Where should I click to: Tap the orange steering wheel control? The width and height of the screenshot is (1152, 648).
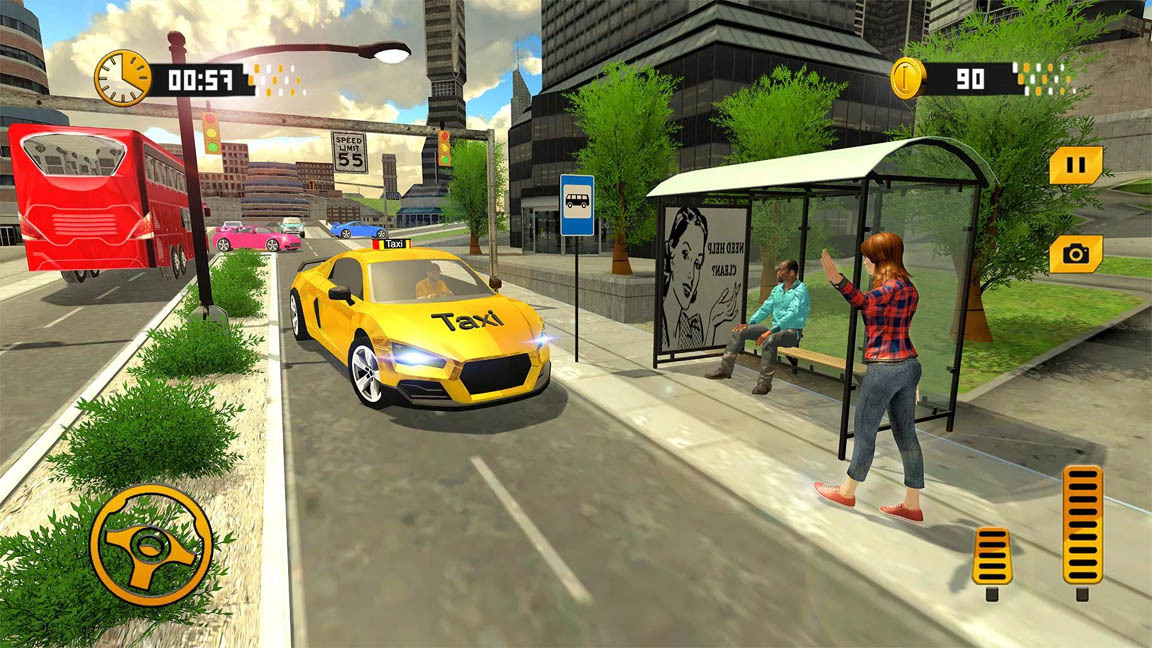151,545
